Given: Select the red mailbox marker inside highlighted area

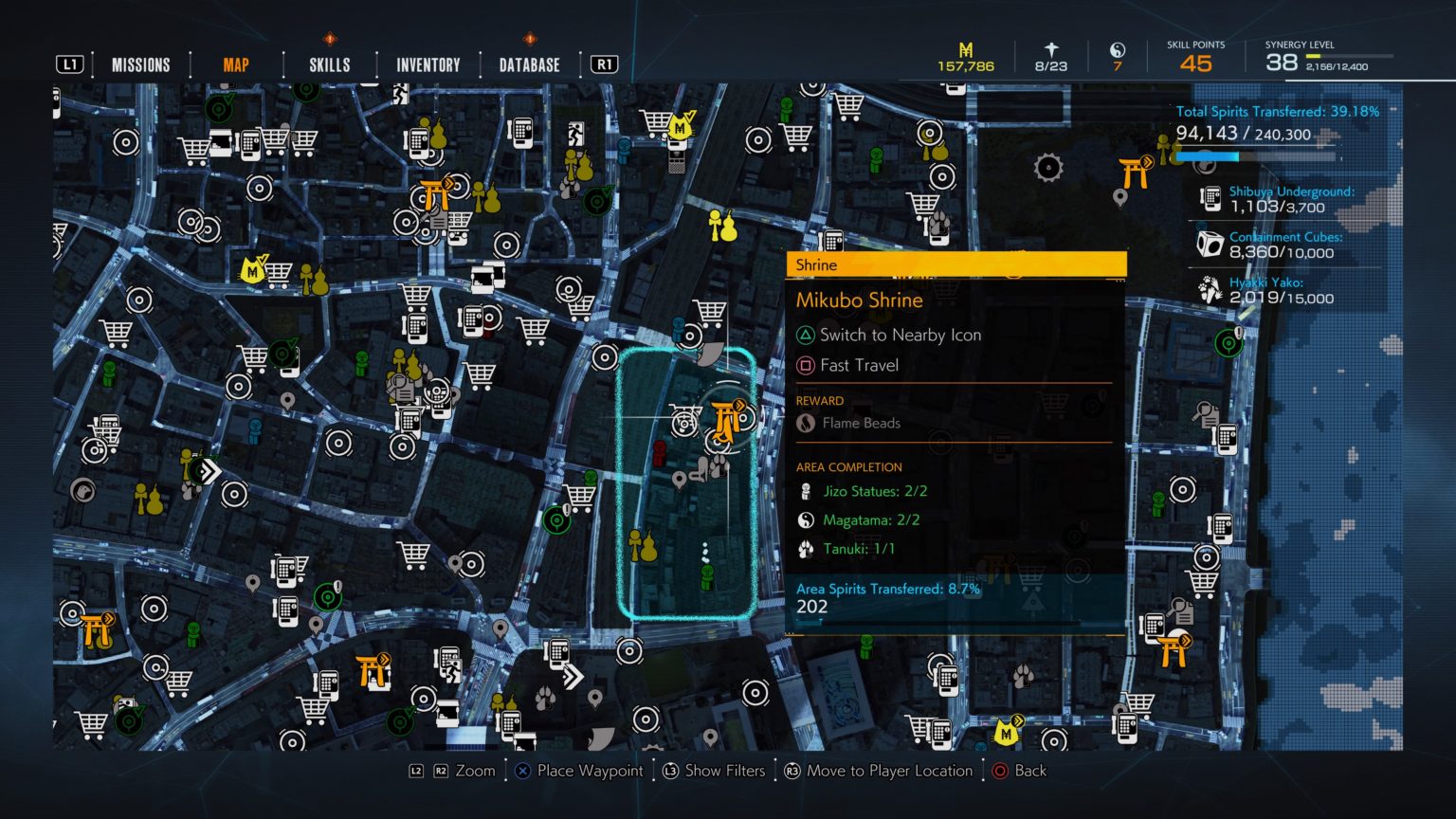Looking at the screenshot, I should 660,451.
